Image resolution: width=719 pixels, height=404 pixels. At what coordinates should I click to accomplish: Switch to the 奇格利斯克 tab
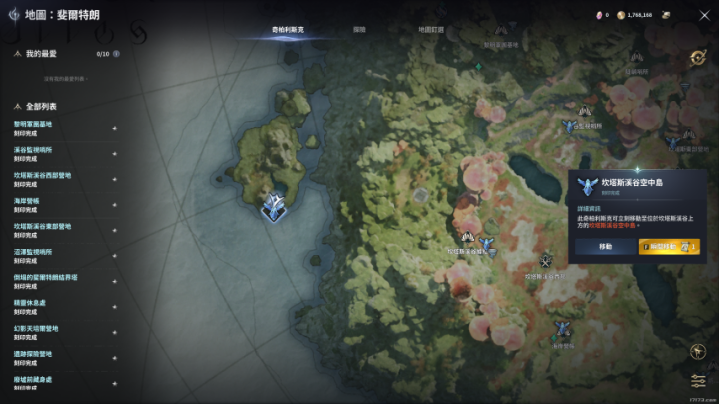(x=288, y=30)
